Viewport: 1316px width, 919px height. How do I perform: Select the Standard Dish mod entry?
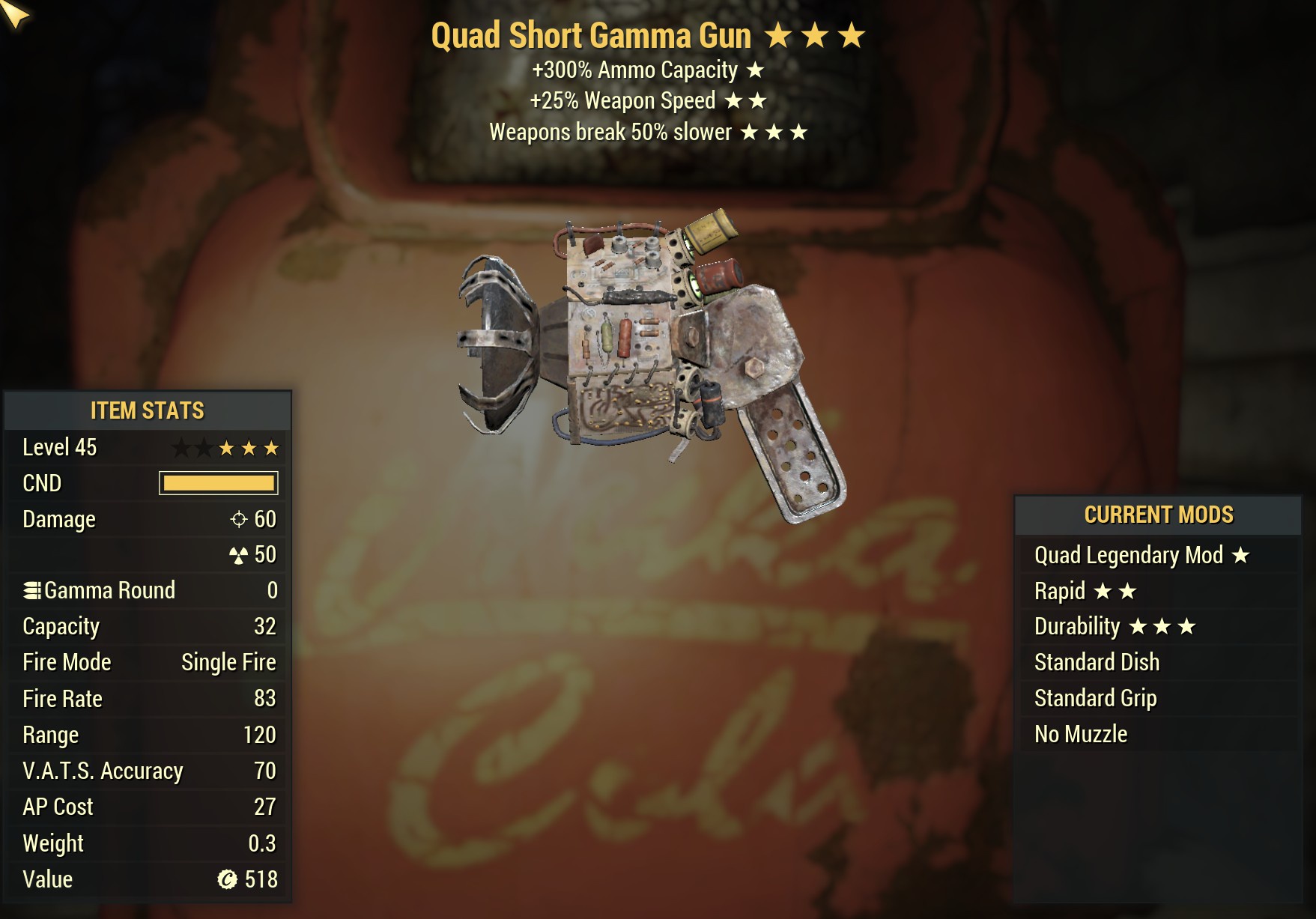click(x=1096, y=662)
